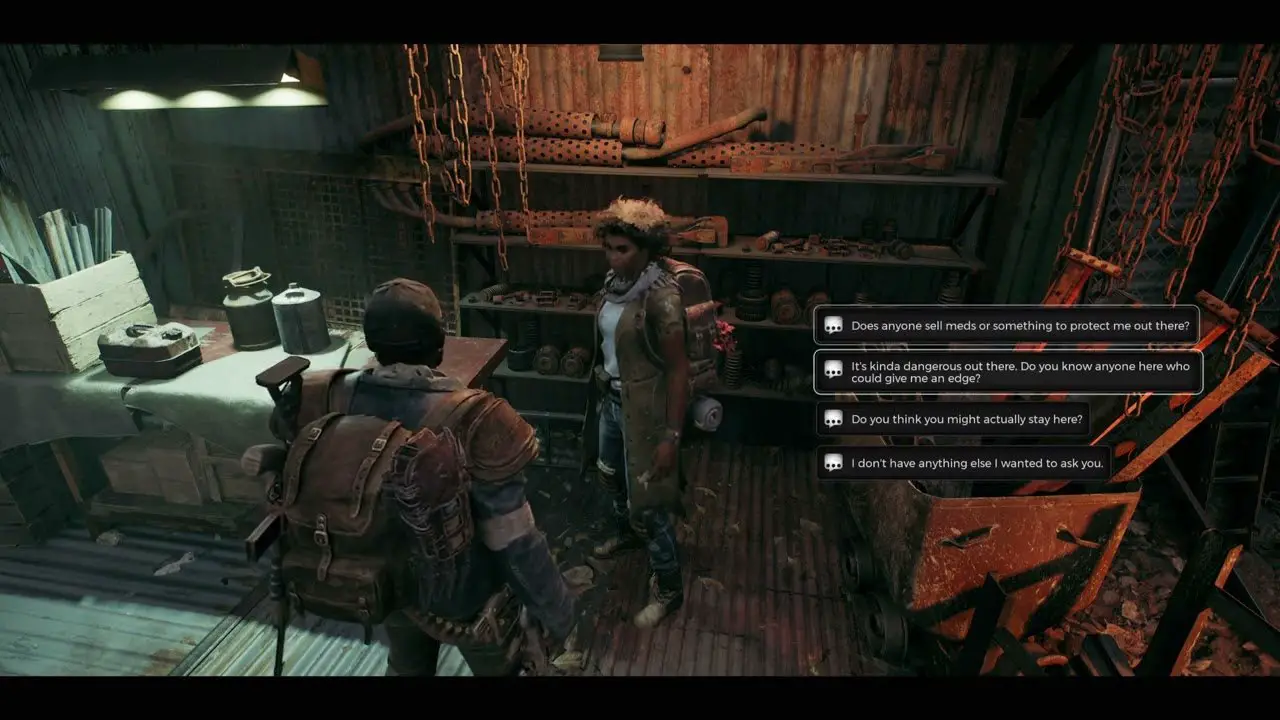Viewport: 1280px width, 720px height.
Task: Ask 'Do you think you might actually stay here?'
Action: click(x=952, y=419)
